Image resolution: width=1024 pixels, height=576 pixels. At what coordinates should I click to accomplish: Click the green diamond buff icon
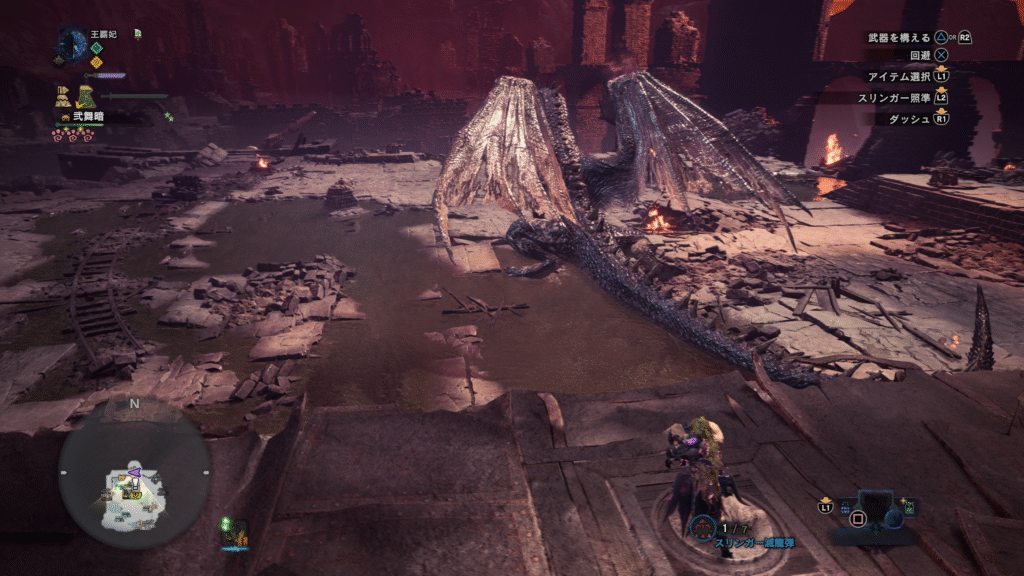pos(96,47)
